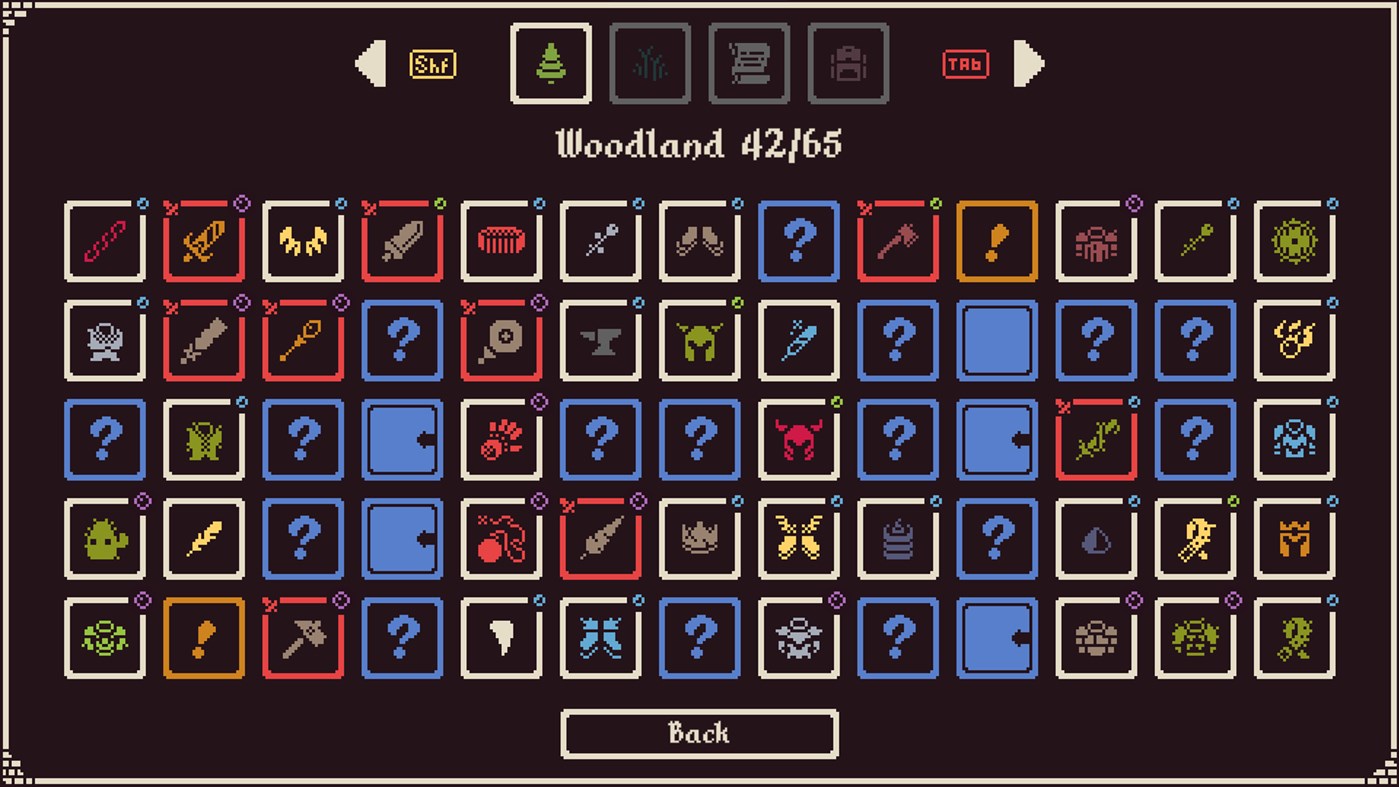The height and width of the screenshot is (787, 1399).
Task: Open the scroll collection tab
Action: coord(749,63)
